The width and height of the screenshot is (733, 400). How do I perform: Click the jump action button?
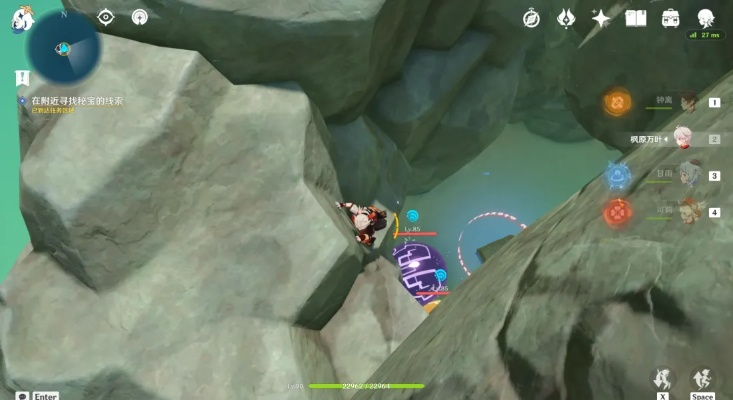[x=702, y=378]
